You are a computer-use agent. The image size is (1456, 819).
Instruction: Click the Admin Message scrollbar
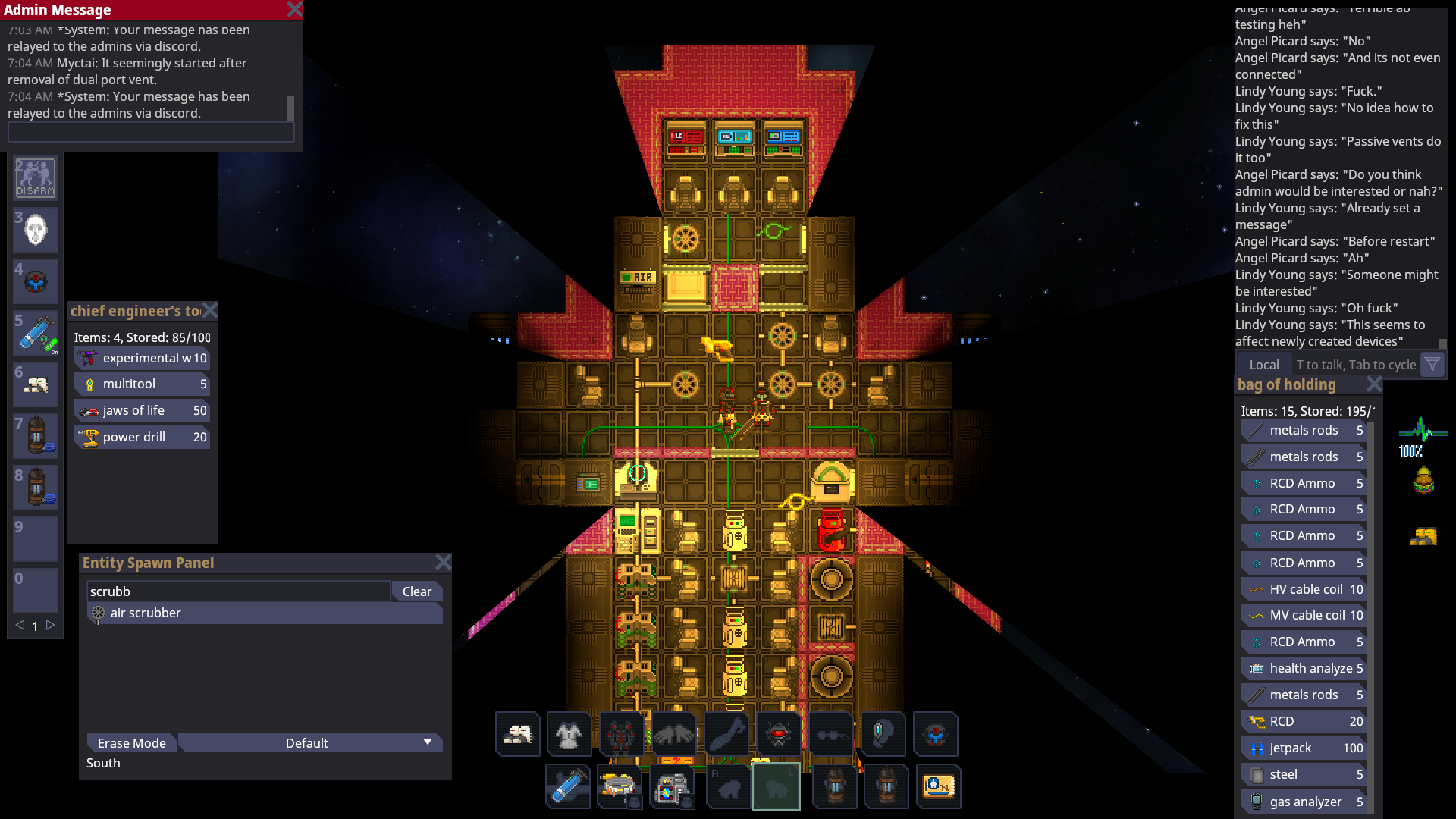click(289, 108)
